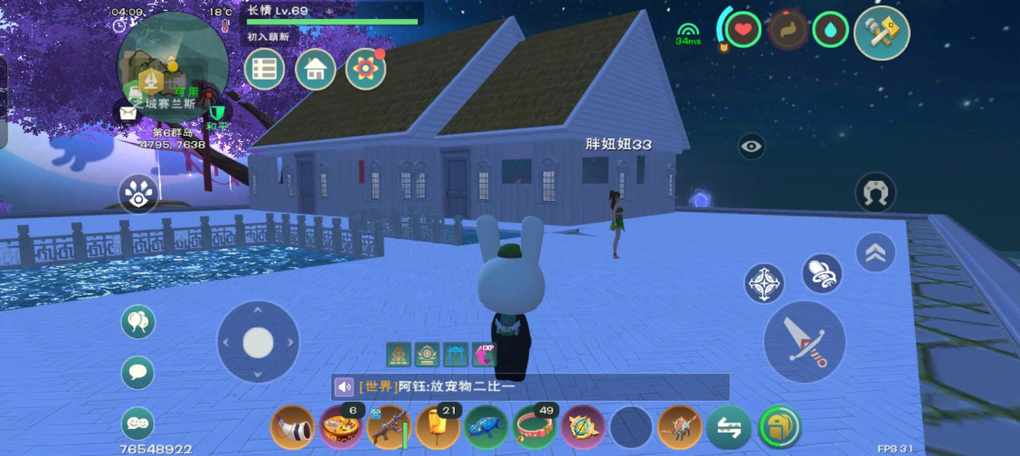
Task: Open the balloons icon
Action: (138, 322)
